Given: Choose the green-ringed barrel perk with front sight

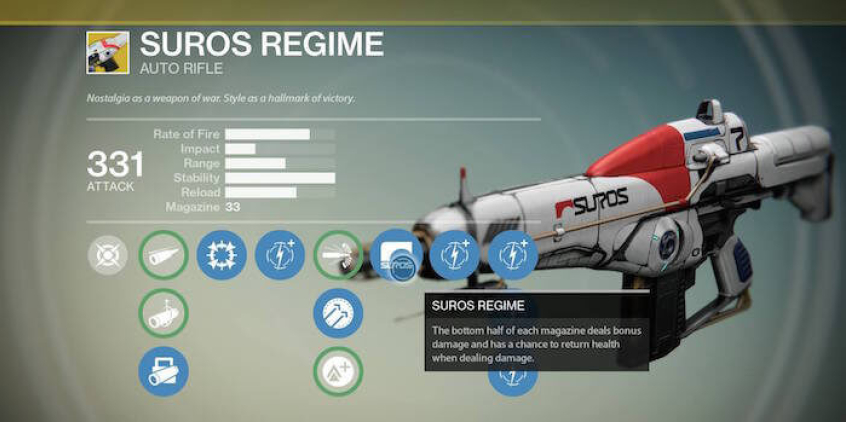Looking at the screenshot, I should coord(163,313).
